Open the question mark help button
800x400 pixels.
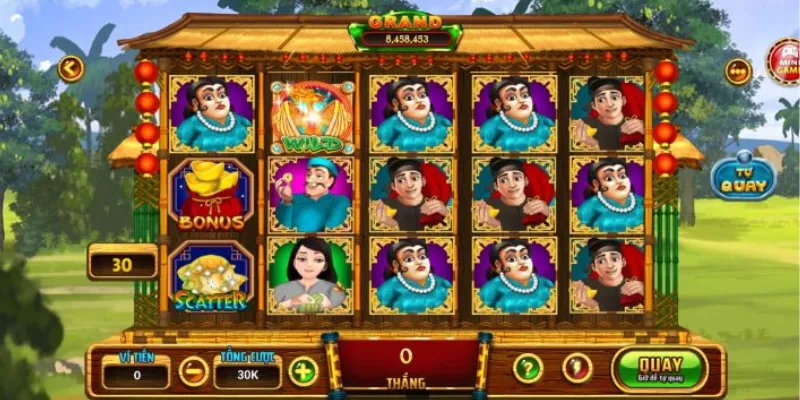(x=527, y=368)
